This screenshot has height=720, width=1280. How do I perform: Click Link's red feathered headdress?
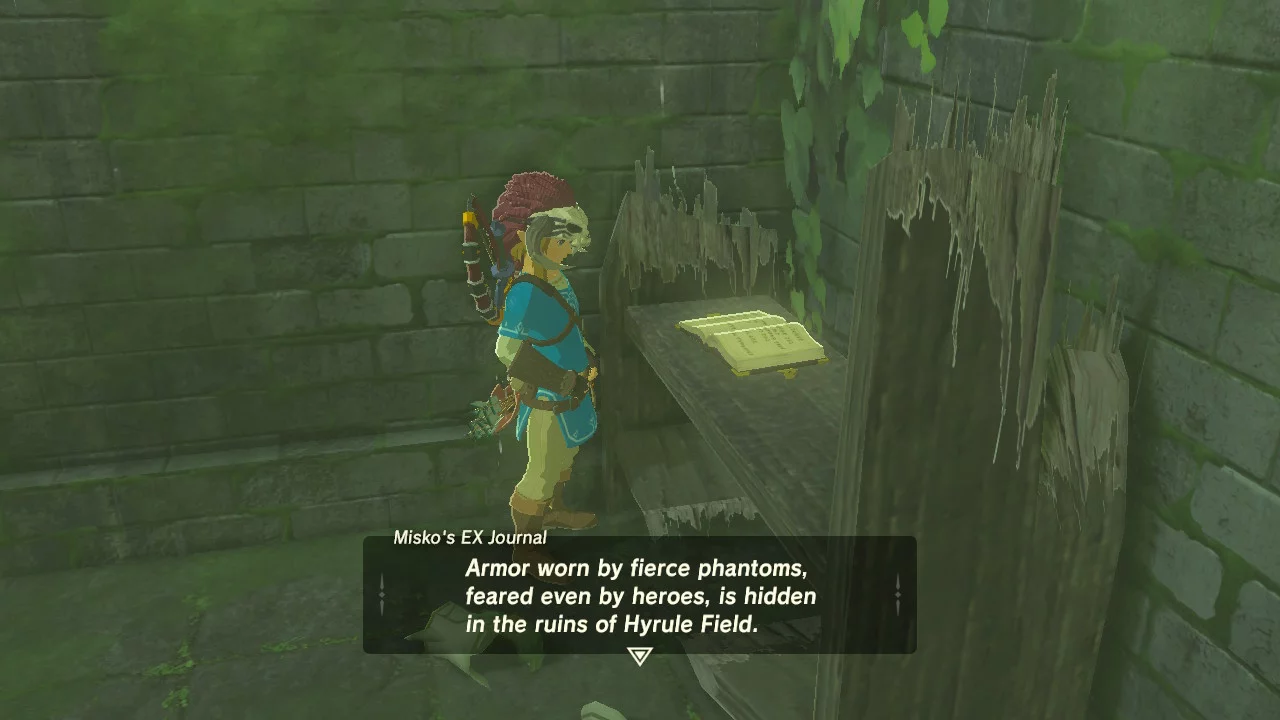pos(520,200)
